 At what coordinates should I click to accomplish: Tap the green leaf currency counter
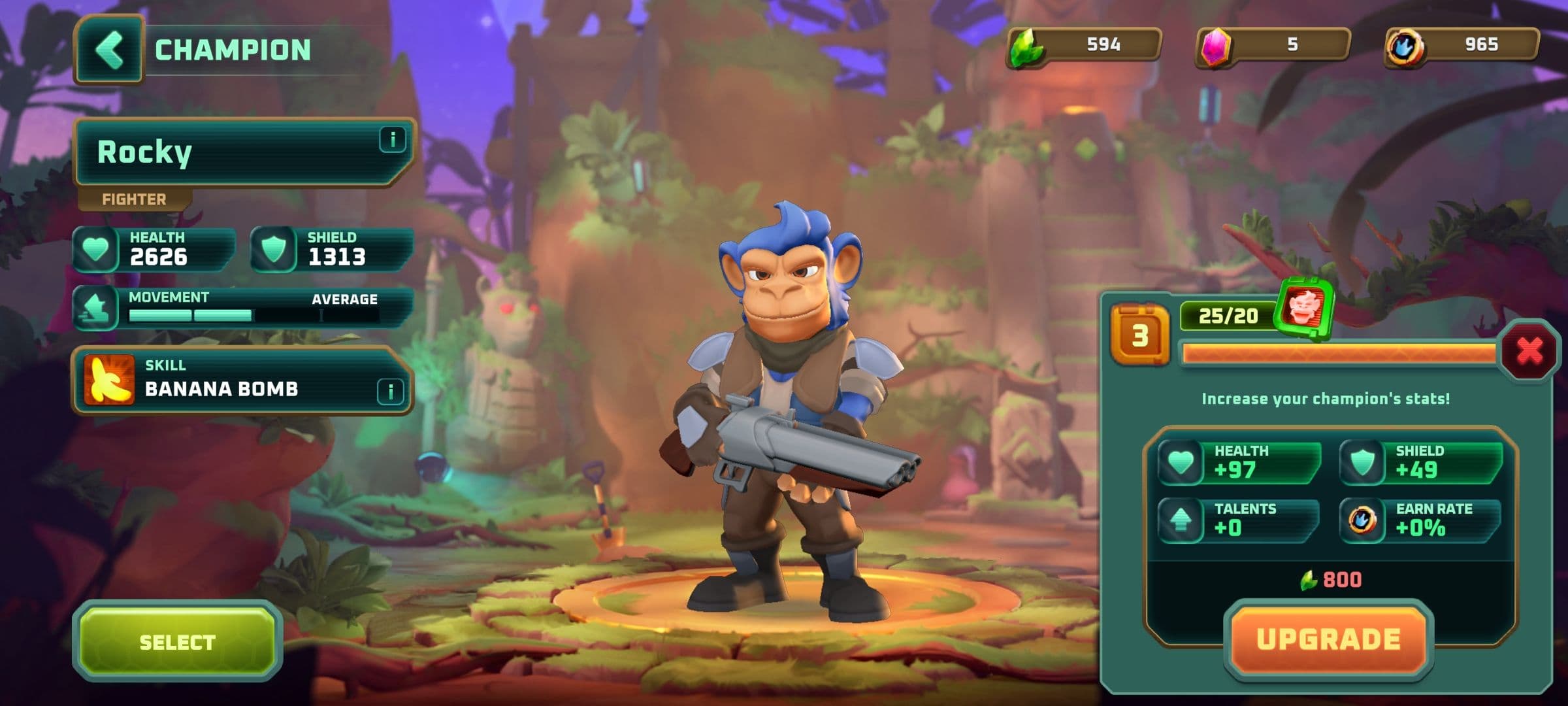[1085, 45]
